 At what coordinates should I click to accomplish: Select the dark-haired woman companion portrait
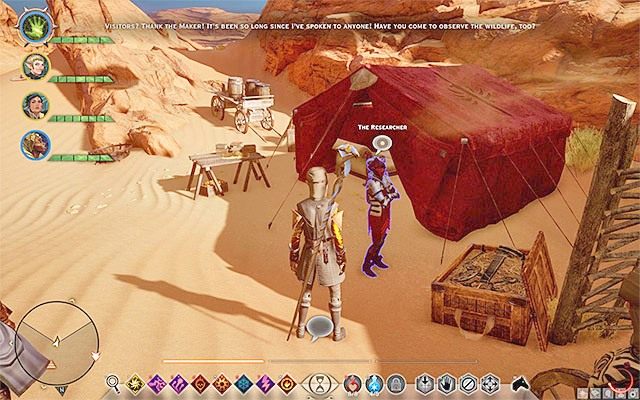[x=34, y=106]
